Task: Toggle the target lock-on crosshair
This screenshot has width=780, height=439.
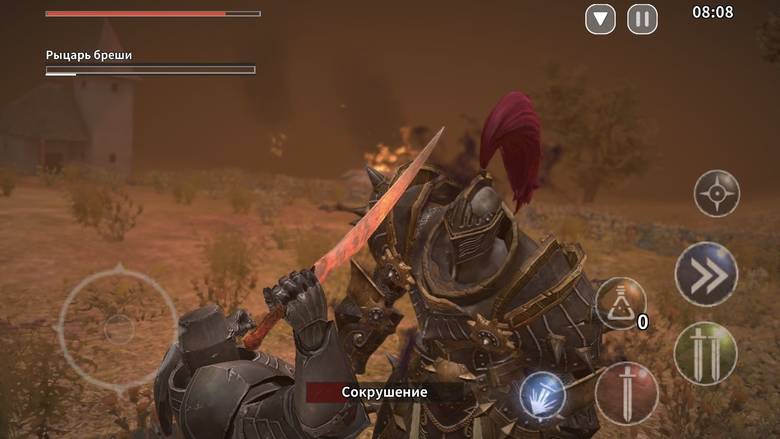Action: coord(717,193)
